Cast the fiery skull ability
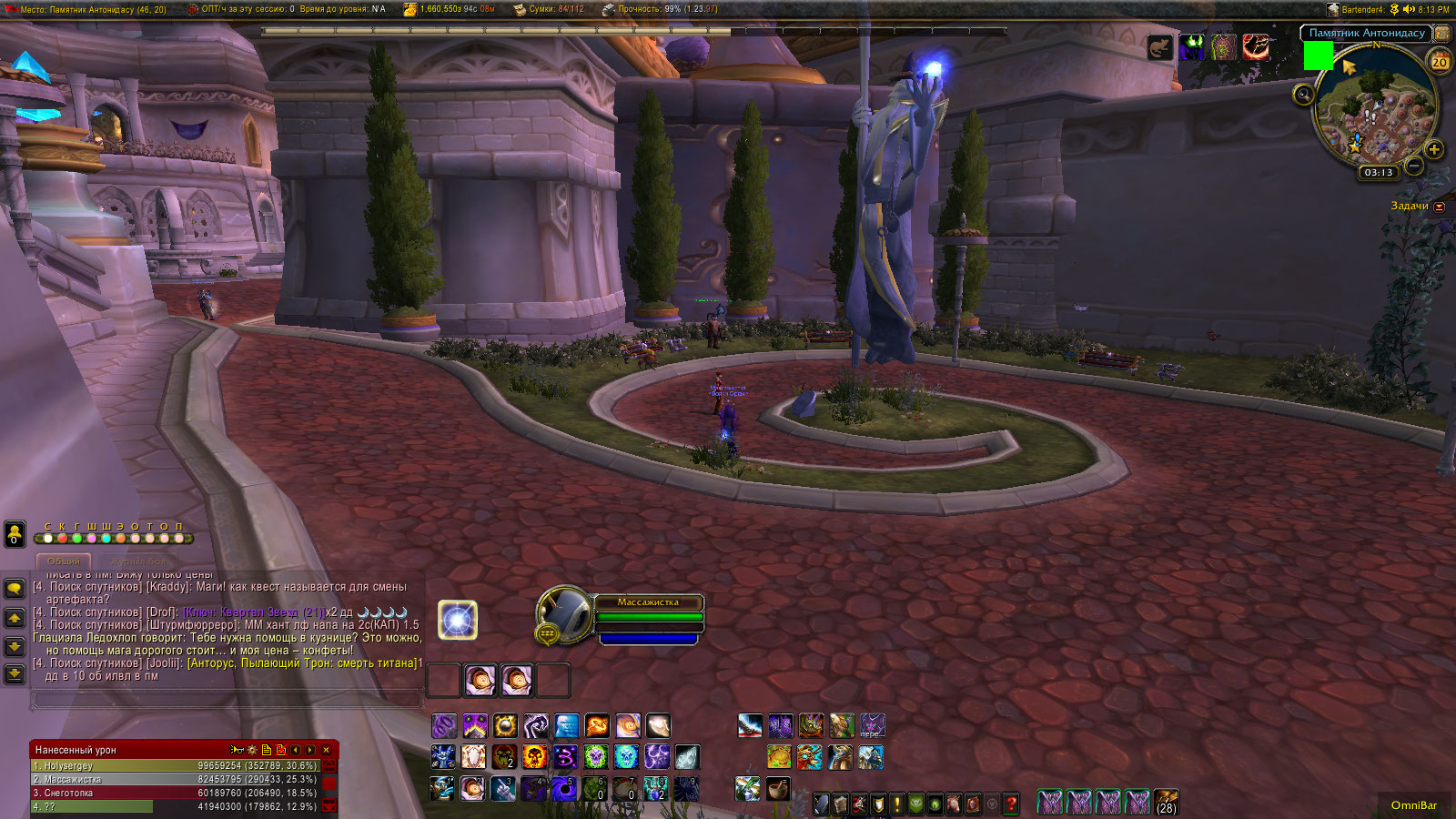The image size is (1456, 819). pos(534,756)
